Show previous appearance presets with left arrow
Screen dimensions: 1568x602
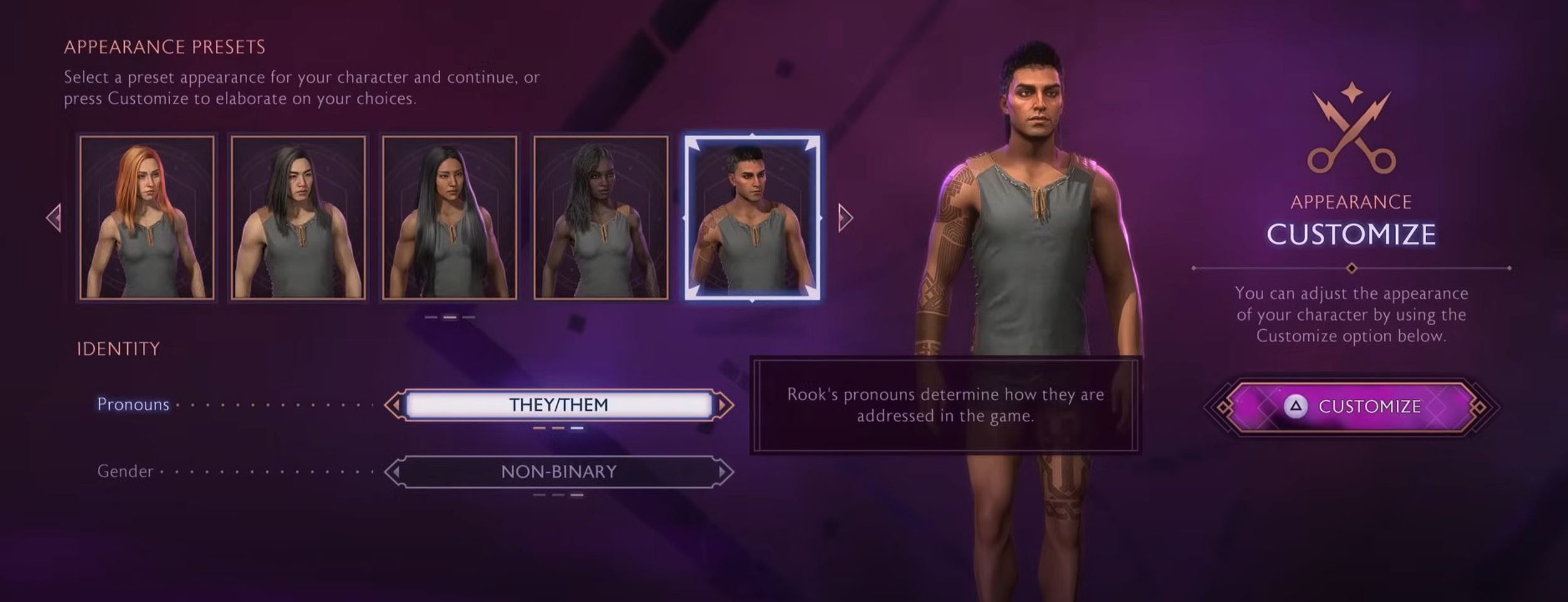click(x=55, y=218)
